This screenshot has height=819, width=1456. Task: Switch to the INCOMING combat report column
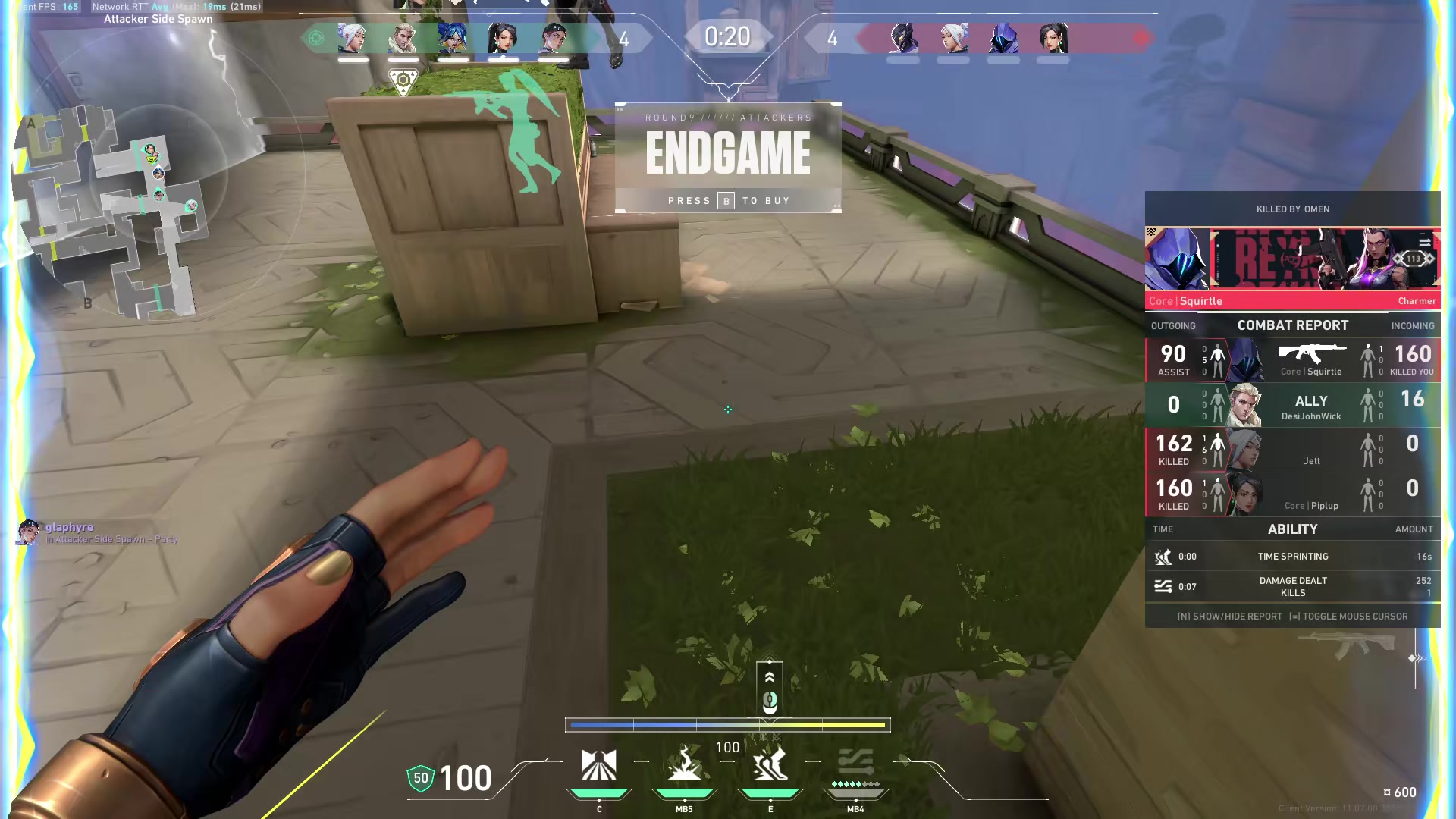pyautogui.click(x=1413, y=325)
